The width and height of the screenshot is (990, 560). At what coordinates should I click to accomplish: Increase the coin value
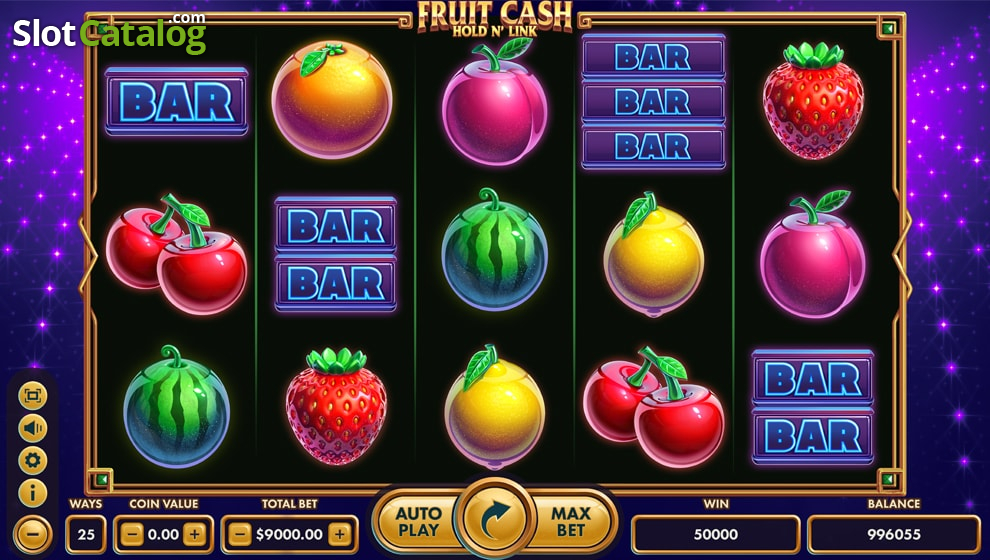[x=195, y=534]
